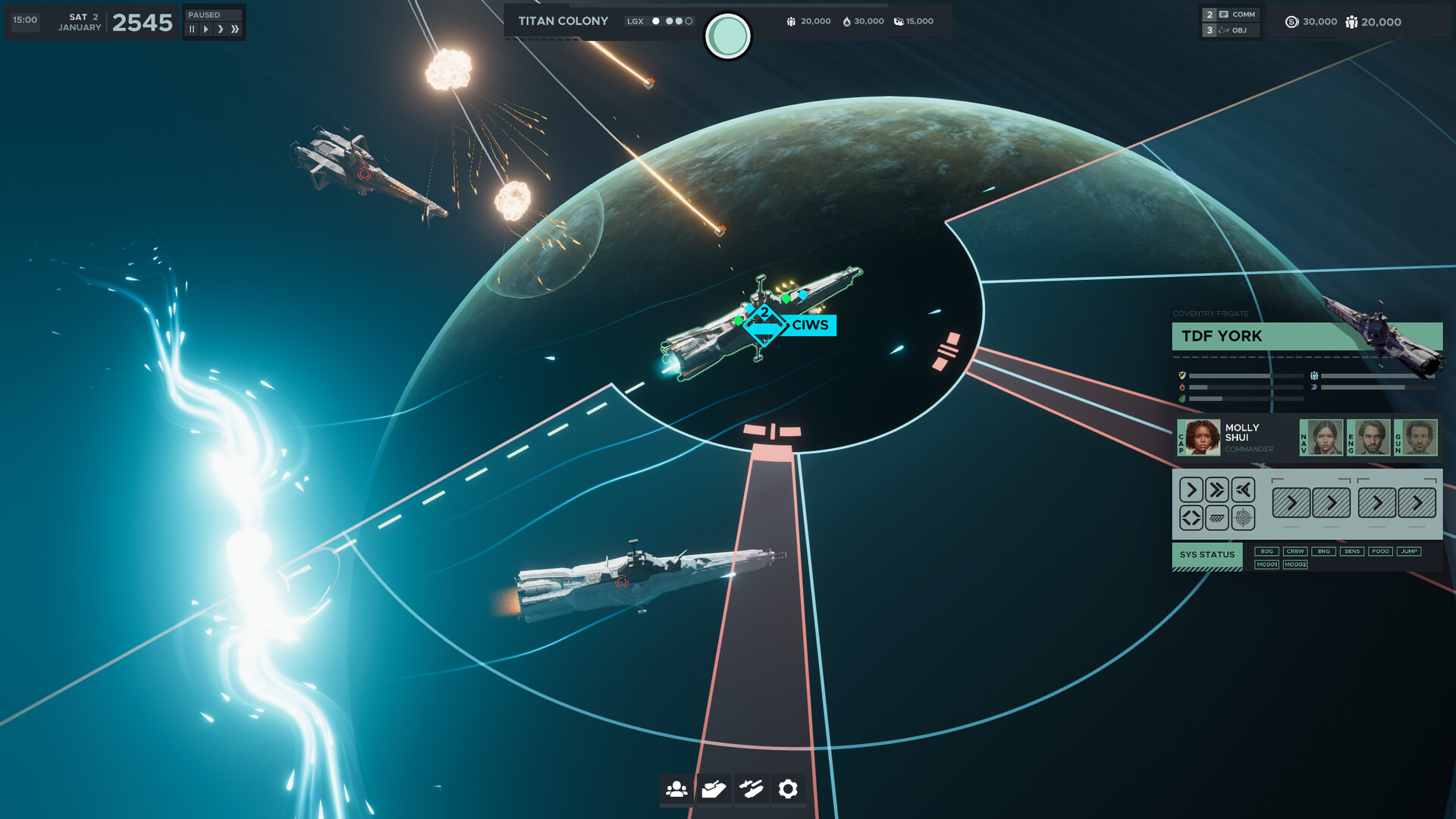
Task: Select the evasive maneuver diamond-arrows icon
Action: pos(1191,519)
